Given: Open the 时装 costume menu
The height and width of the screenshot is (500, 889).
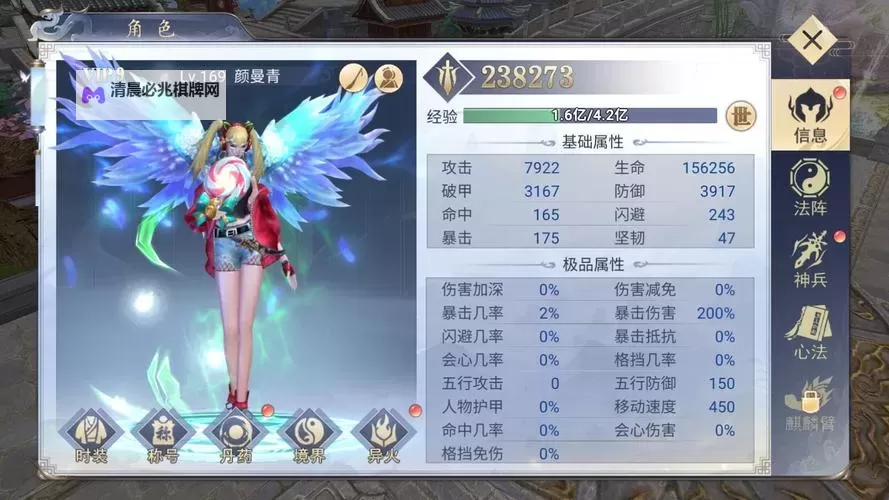Looking at the screenshot, I should (91, 437).
